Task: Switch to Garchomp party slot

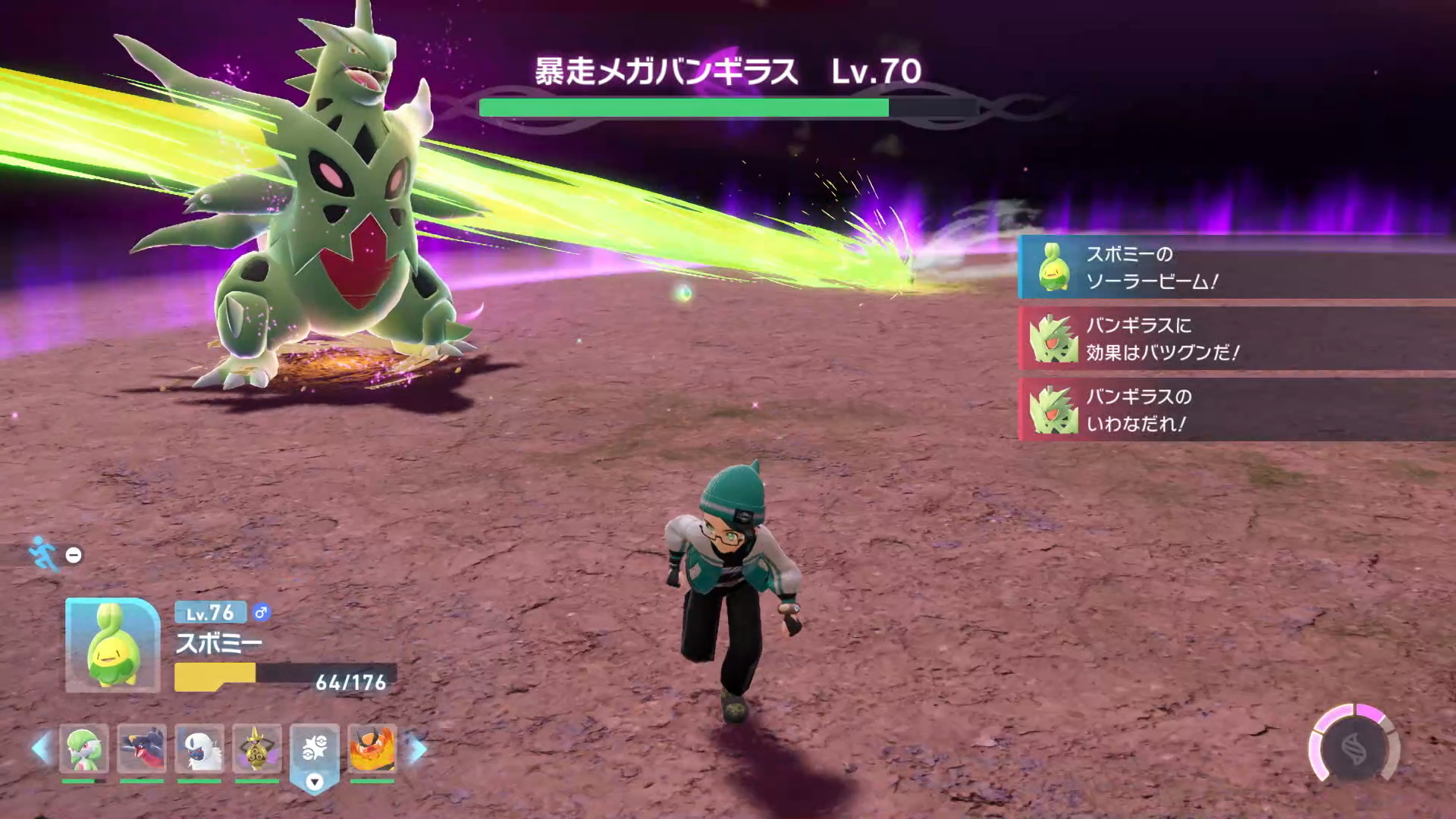Action: pos(142,748)
